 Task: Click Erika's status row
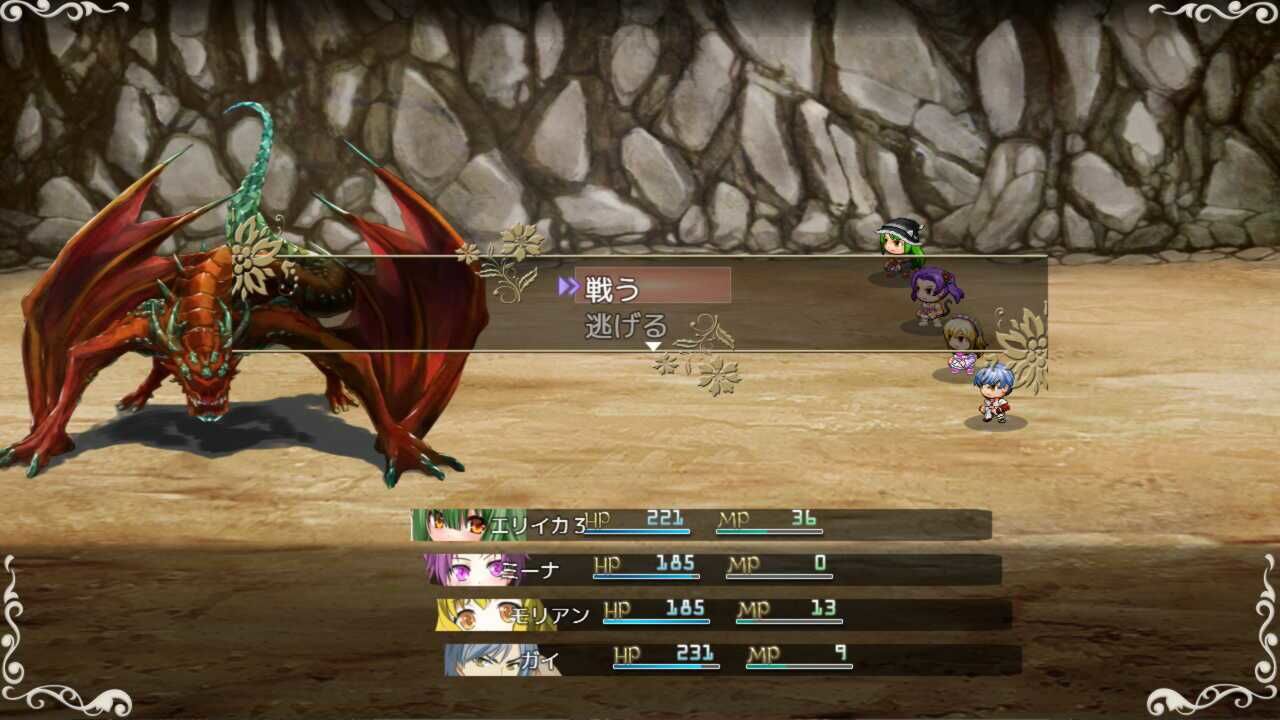[x=700, y=523]
